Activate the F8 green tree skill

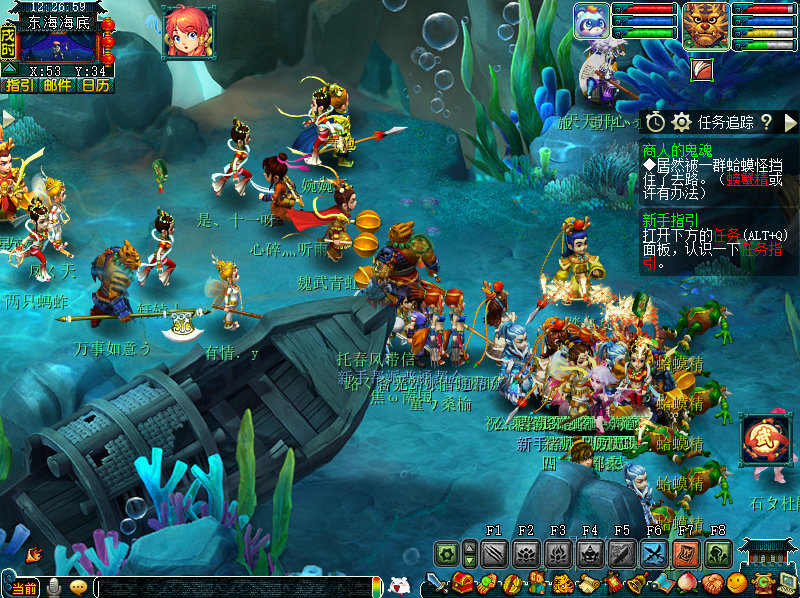[718, 553]
